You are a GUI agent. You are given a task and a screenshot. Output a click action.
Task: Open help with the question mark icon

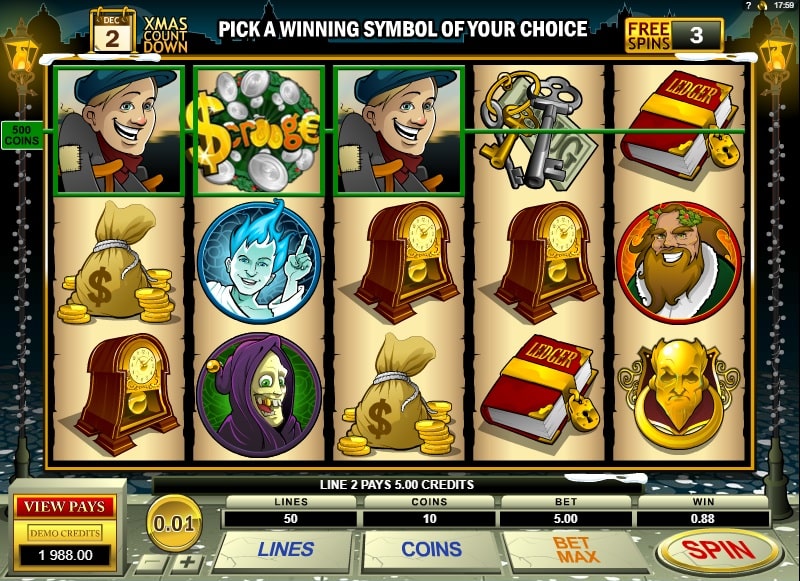click(x=748, y=6)
